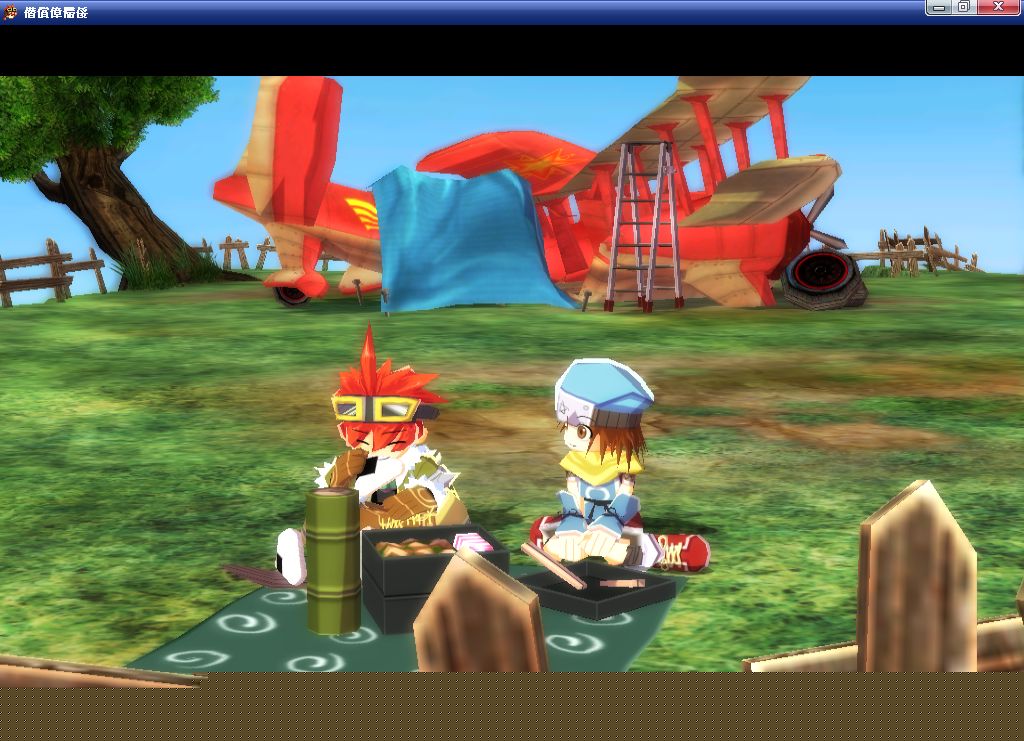Minimize the game window
1024x741 pixels.
point(939,8)
